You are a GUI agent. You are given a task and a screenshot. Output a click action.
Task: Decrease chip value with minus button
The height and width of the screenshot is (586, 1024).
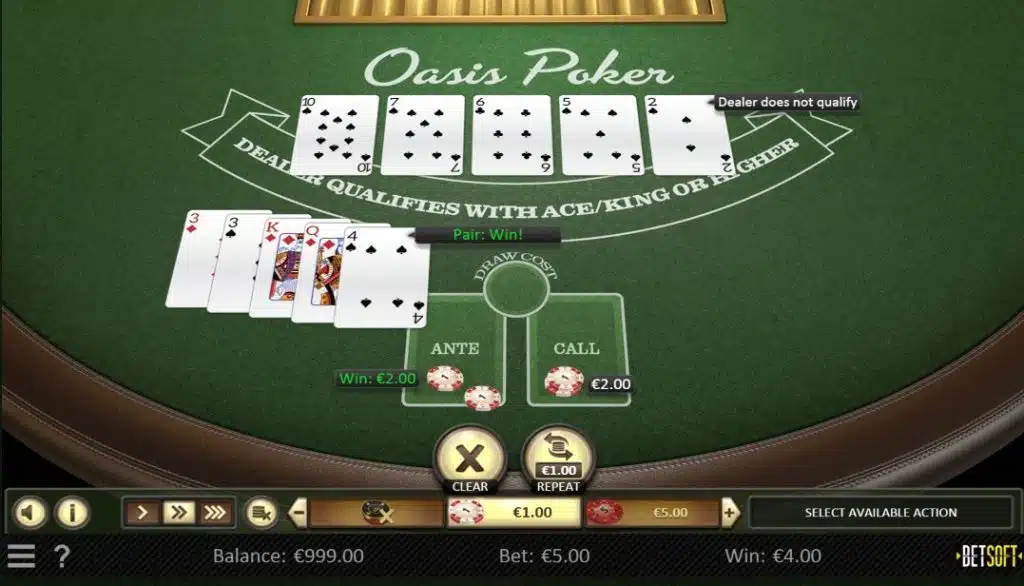point(298,513)
